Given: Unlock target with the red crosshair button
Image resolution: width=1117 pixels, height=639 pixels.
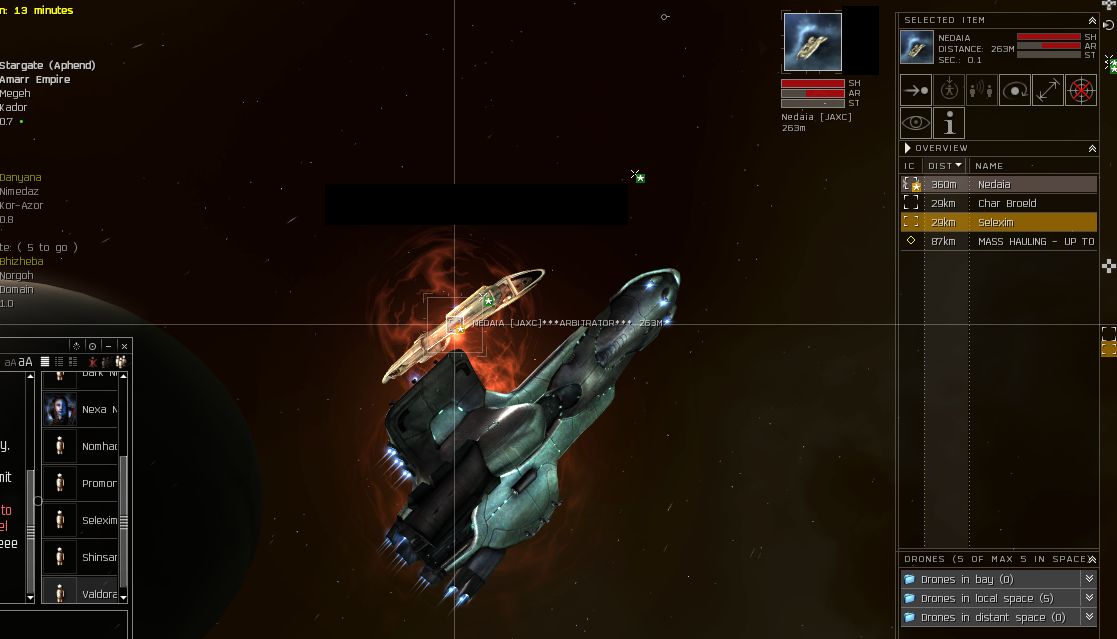Looking at the screenshot, I should [1081, 90].
